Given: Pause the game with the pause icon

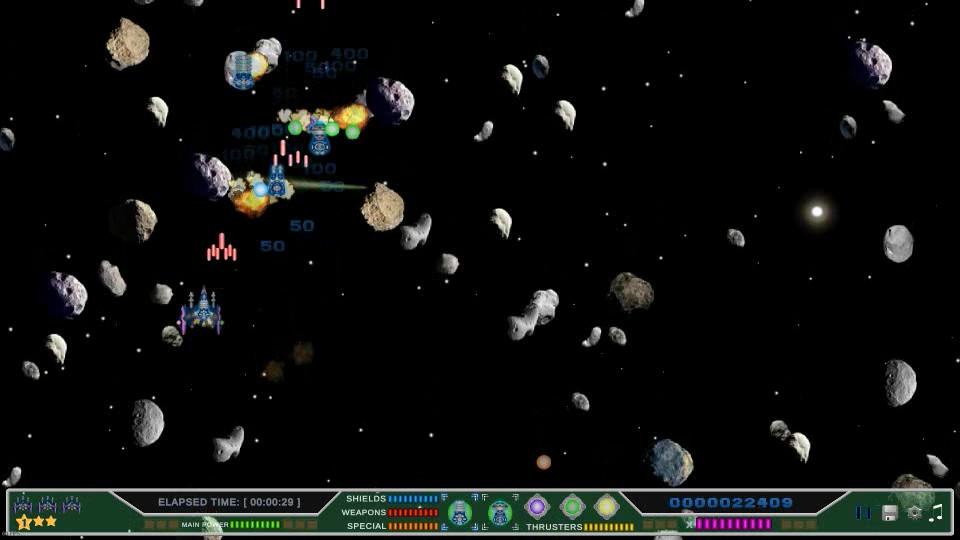Looking at the screenshot, I should point(863,513).
